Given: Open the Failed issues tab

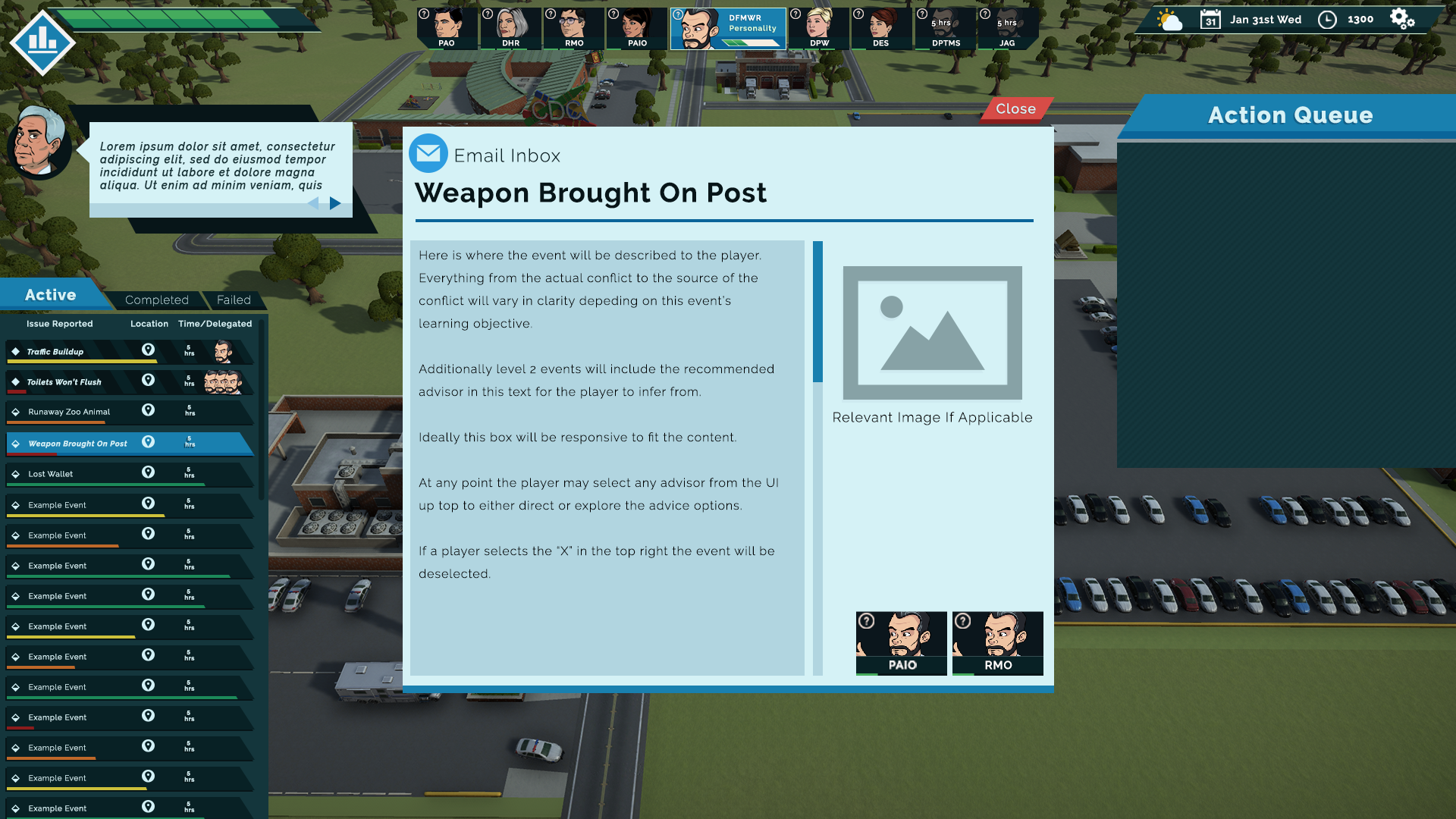Looking at the screenshot, I should pos(234,300).
